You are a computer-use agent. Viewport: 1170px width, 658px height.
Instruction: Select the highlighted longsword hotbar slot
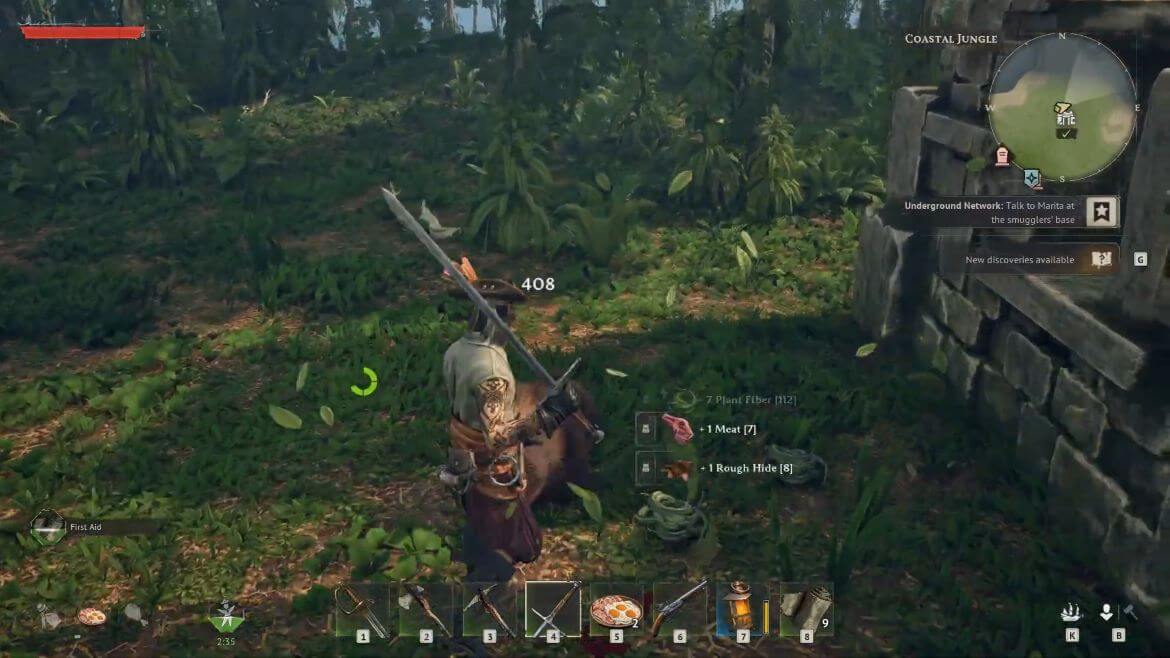point(553,609)
